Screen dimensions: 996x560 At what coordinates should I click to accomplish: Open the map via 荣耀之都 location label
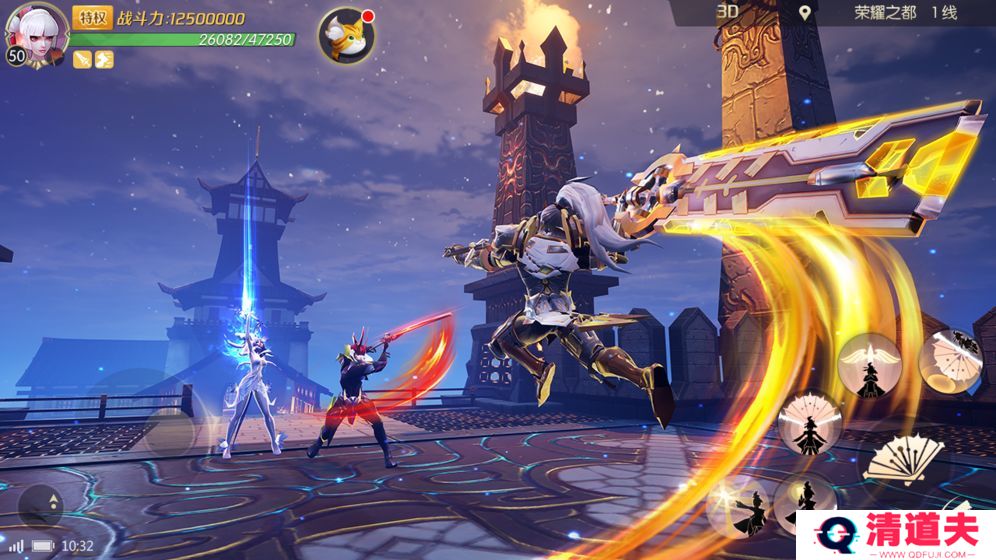point(884,13)
